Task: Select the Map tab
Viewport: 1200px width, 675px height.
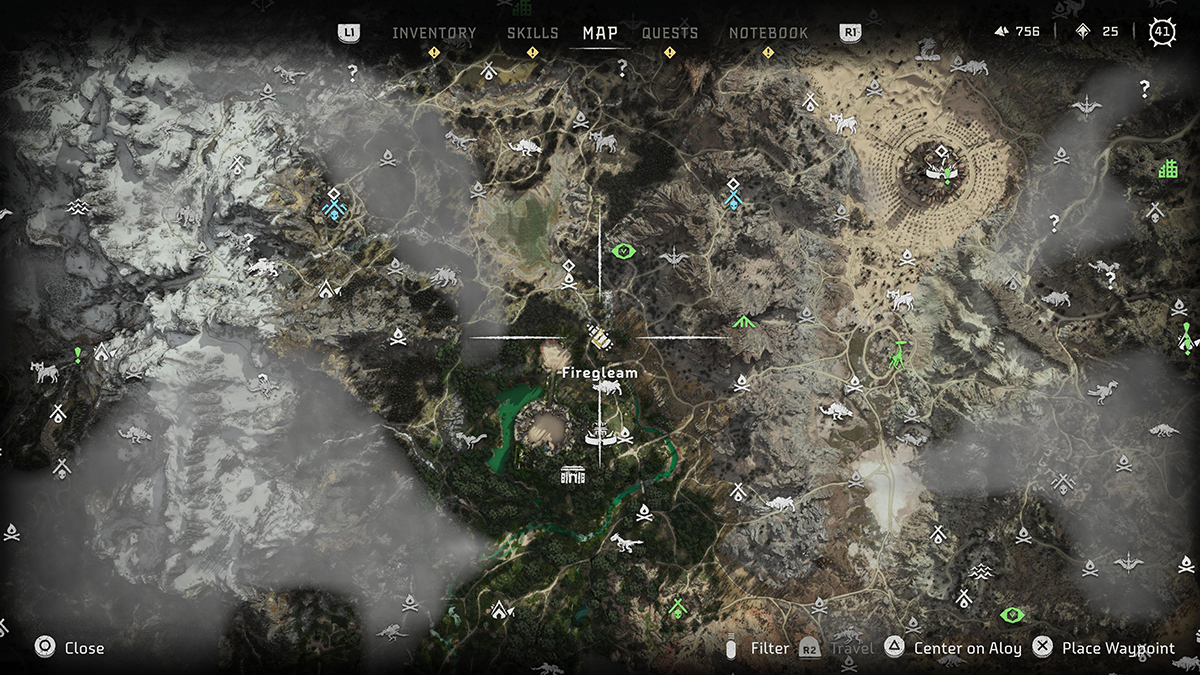Action: point(600,33)
